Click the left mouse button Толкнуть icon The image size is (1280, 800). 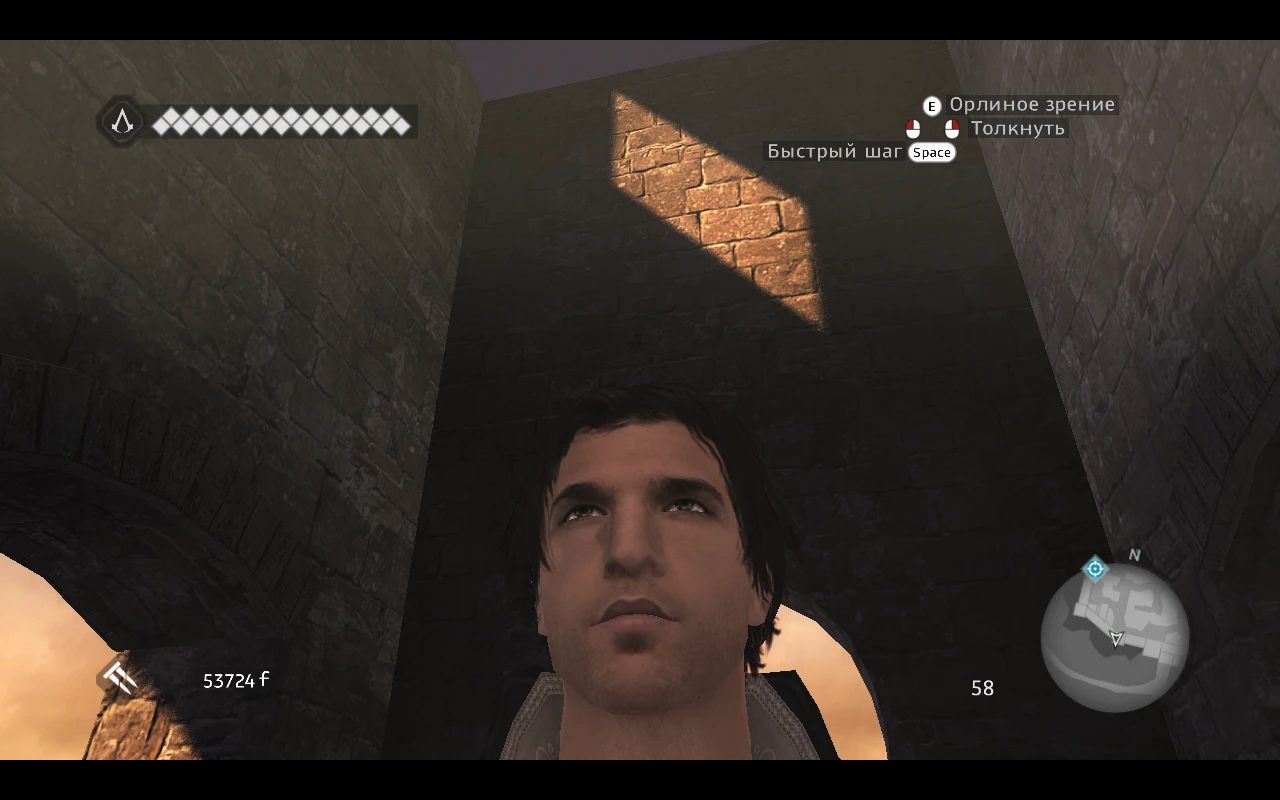[912, 128]
